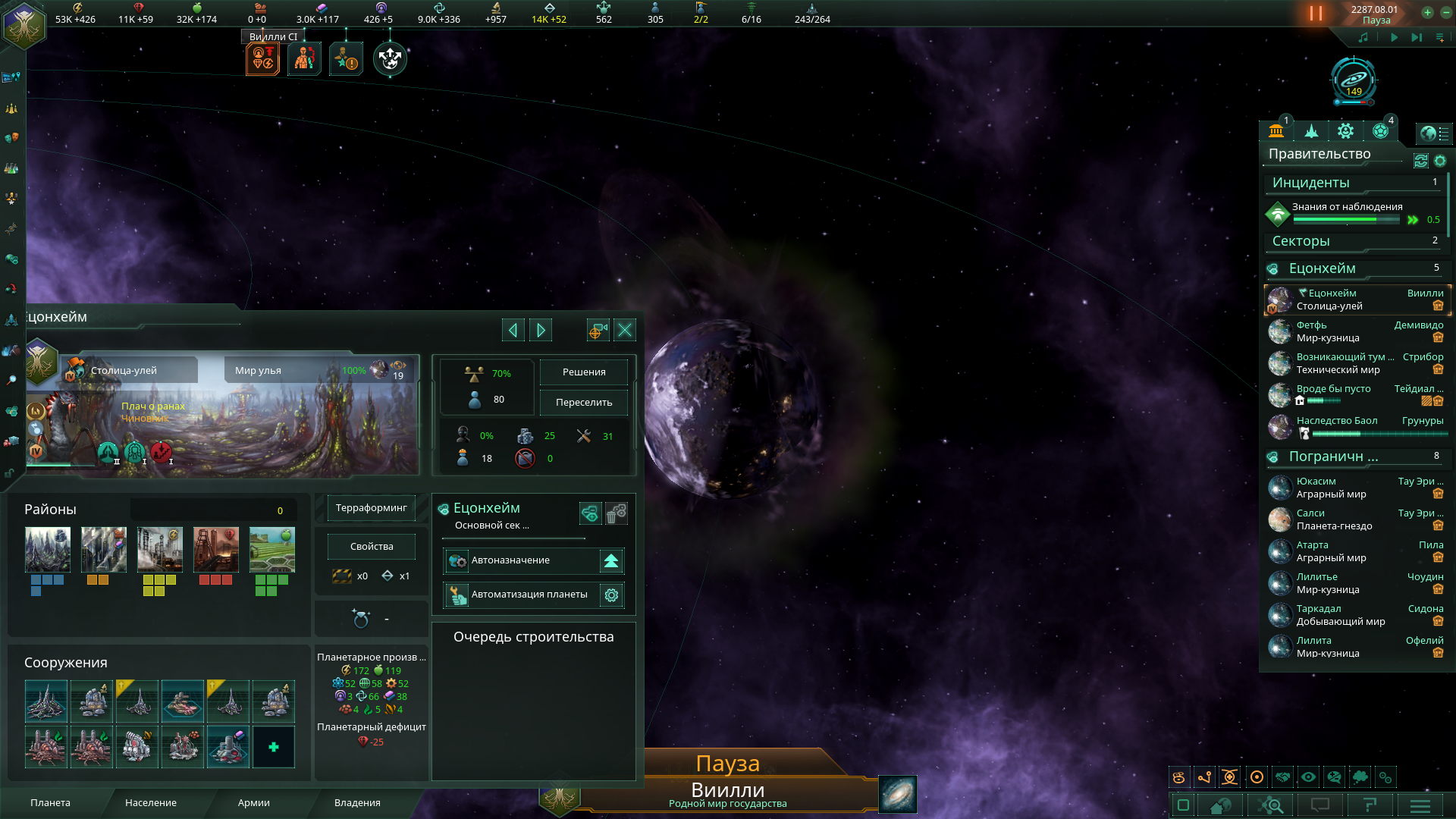Add a building in the empty slot
Viewport: 1456px width, 819px height.
tap(274, 747)
